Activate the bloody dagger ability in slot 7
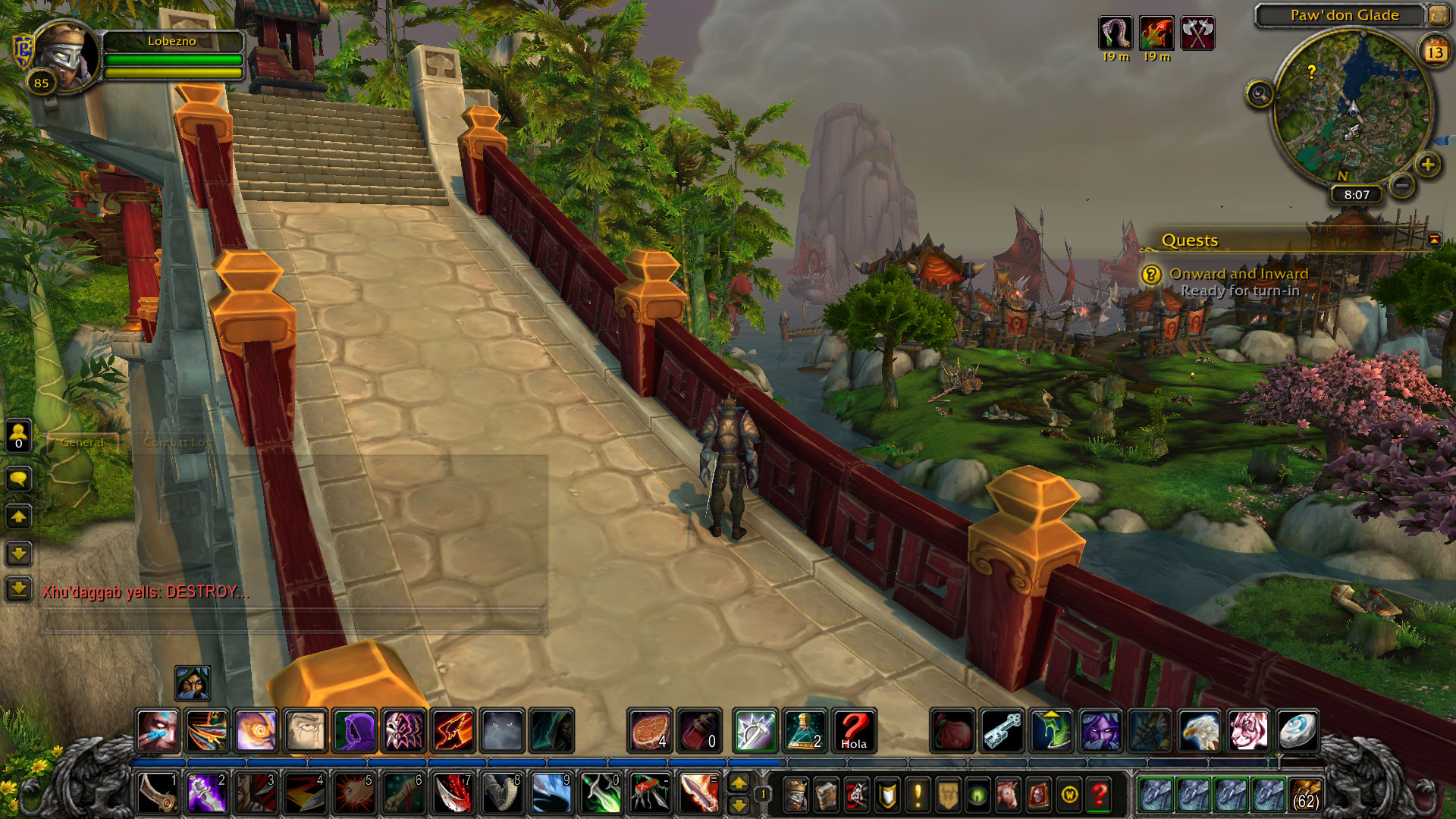The width and height of the screenshot is (1456, 819). point(452,794)
